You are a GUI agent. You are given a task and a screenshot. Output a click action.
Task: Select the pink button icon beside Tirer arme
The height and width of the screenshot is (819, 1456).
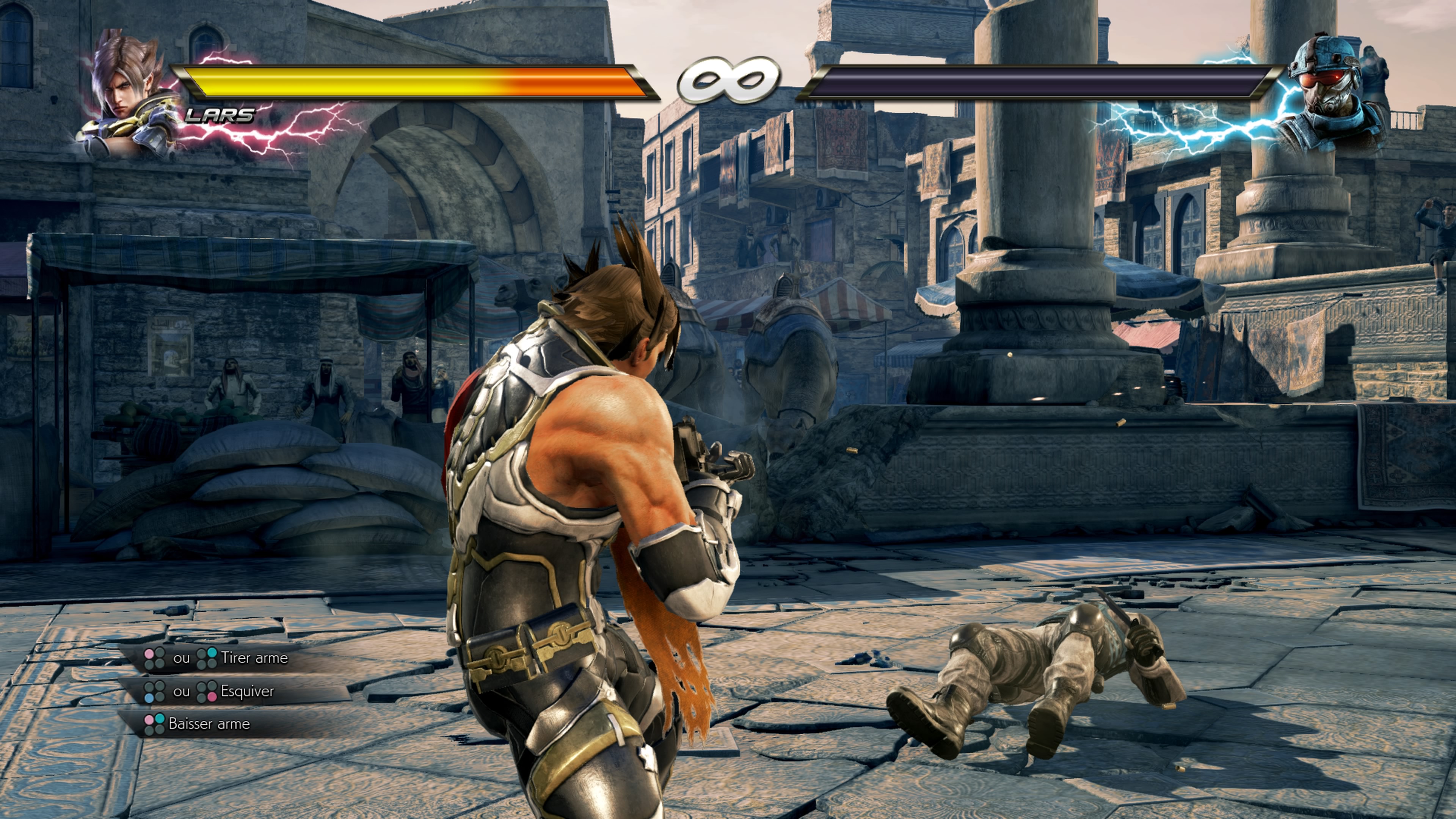click(x=149, y=653)
